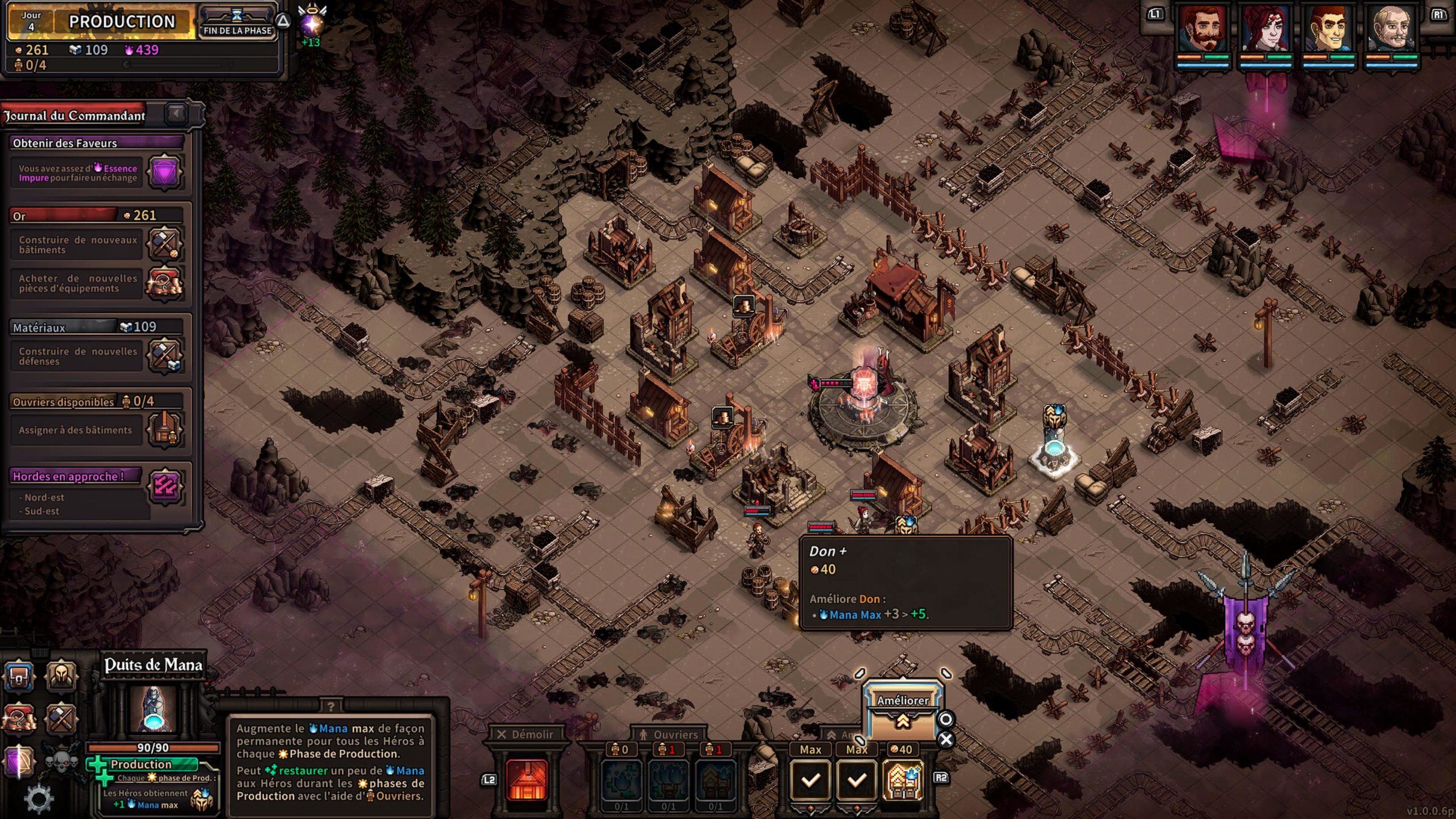1456x819 pixels.
Task: Click the build new buildings hammer icon
Action: coord(164,244)
